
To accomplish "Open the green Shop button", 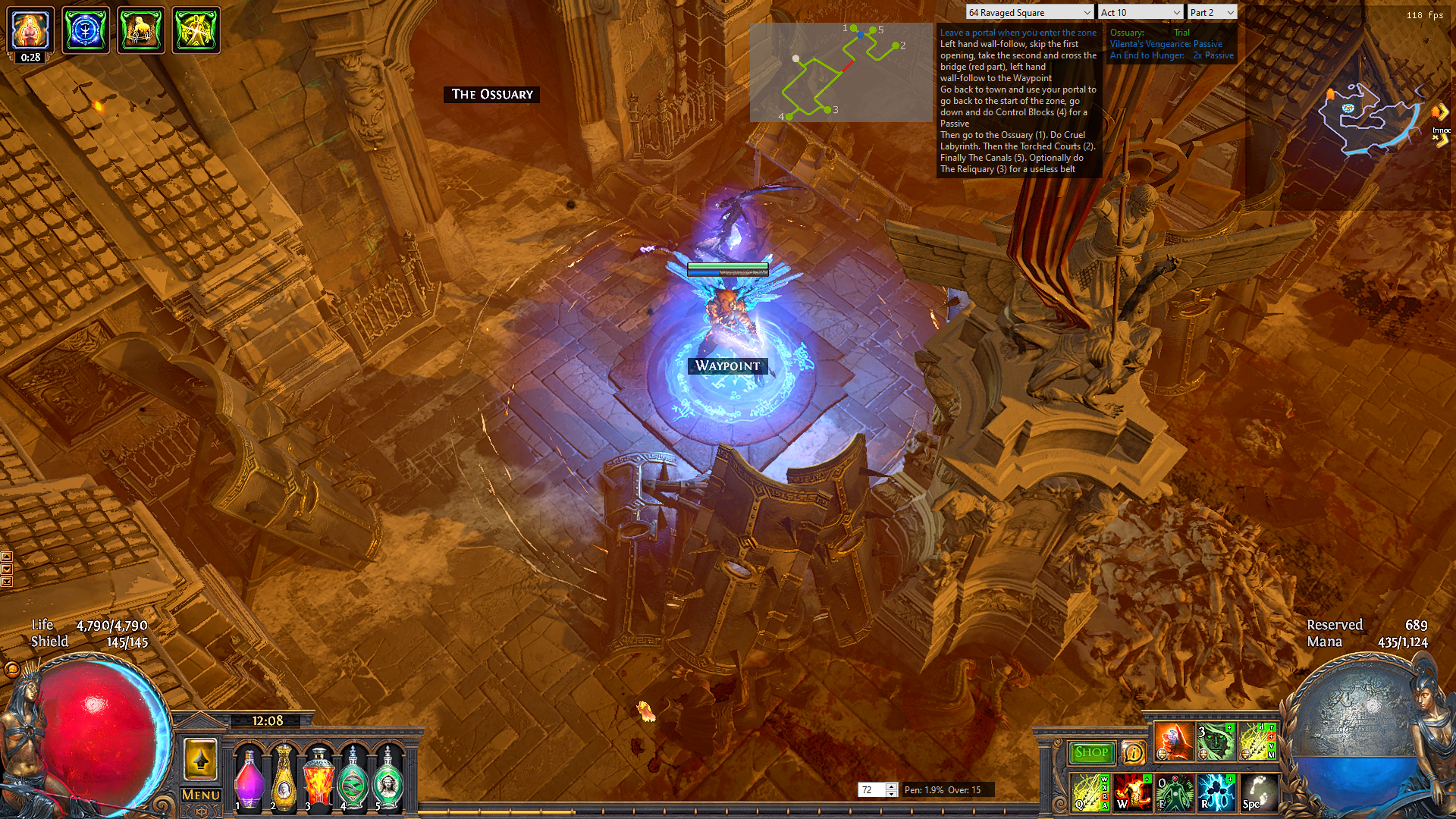I will pos(1091,752).
